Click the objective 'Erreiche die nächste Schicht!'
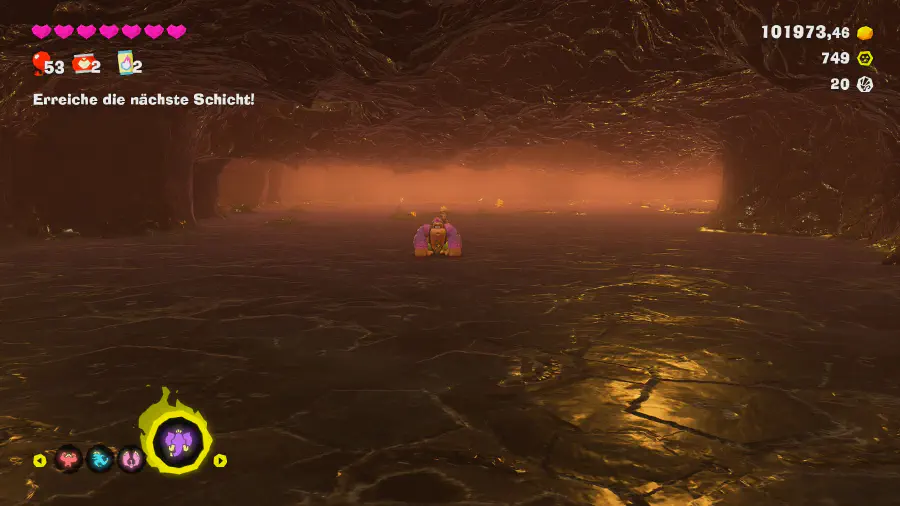900x506 pixels. click(143, 99)
